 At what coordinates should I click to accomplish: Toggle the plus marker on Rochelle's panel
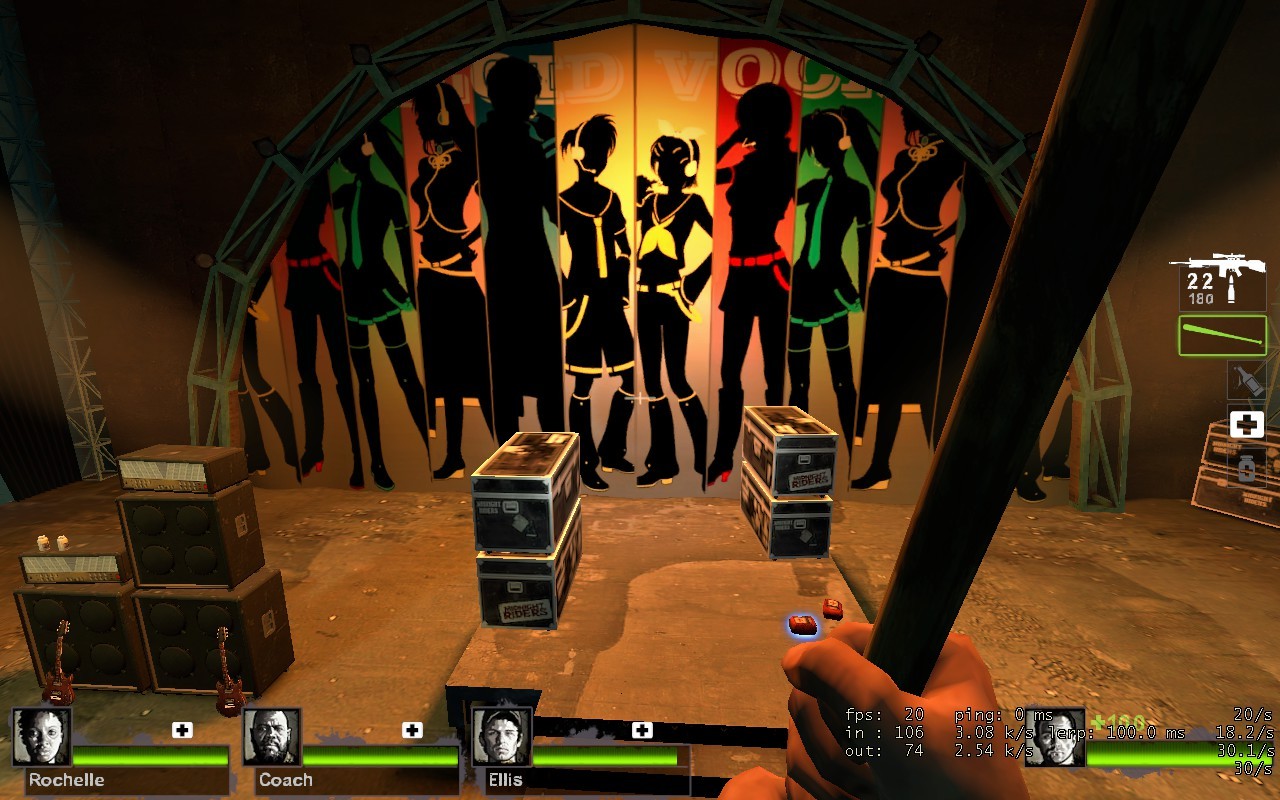[182, 729]
